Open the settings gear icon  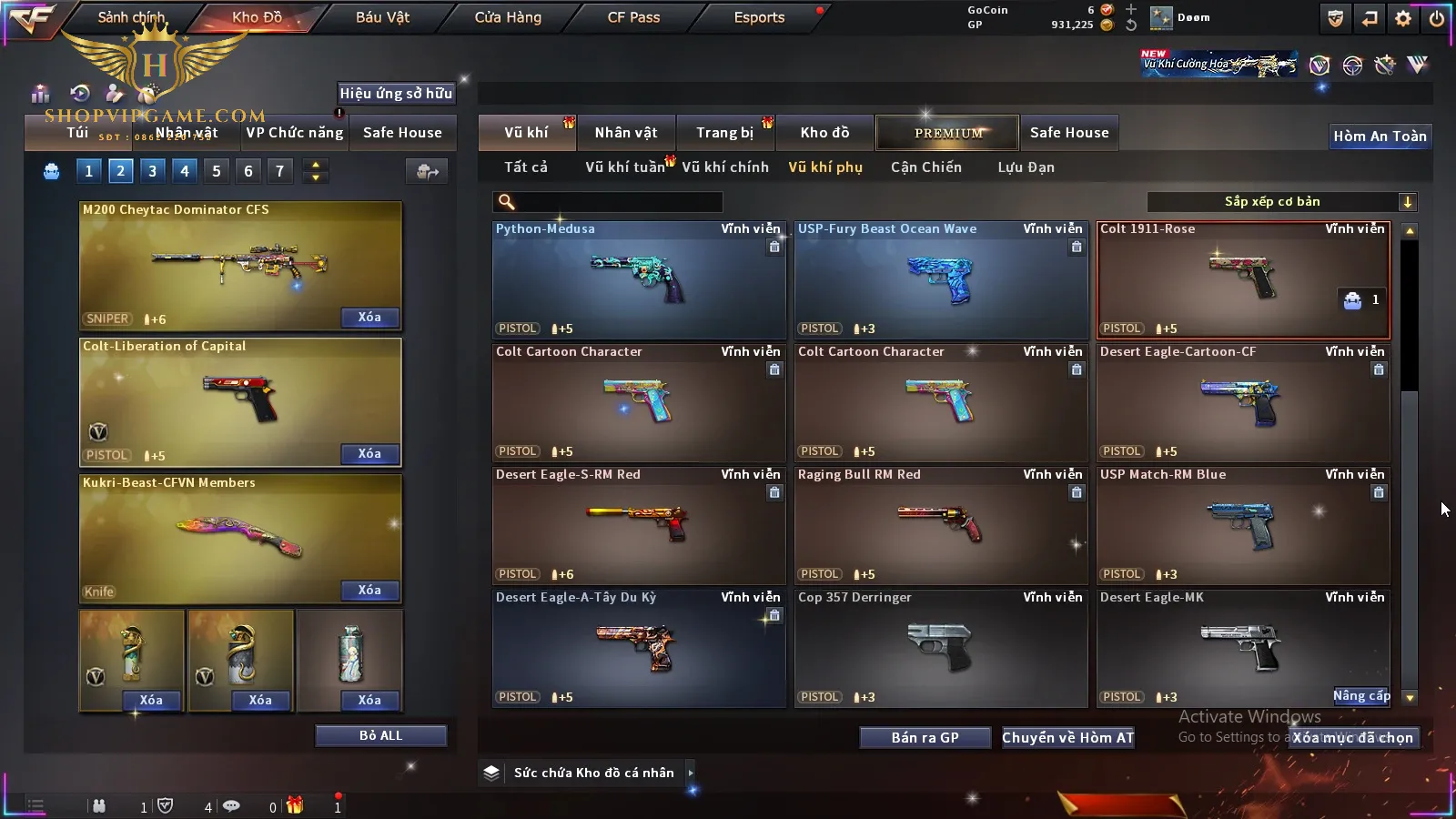coord(1403,18)
